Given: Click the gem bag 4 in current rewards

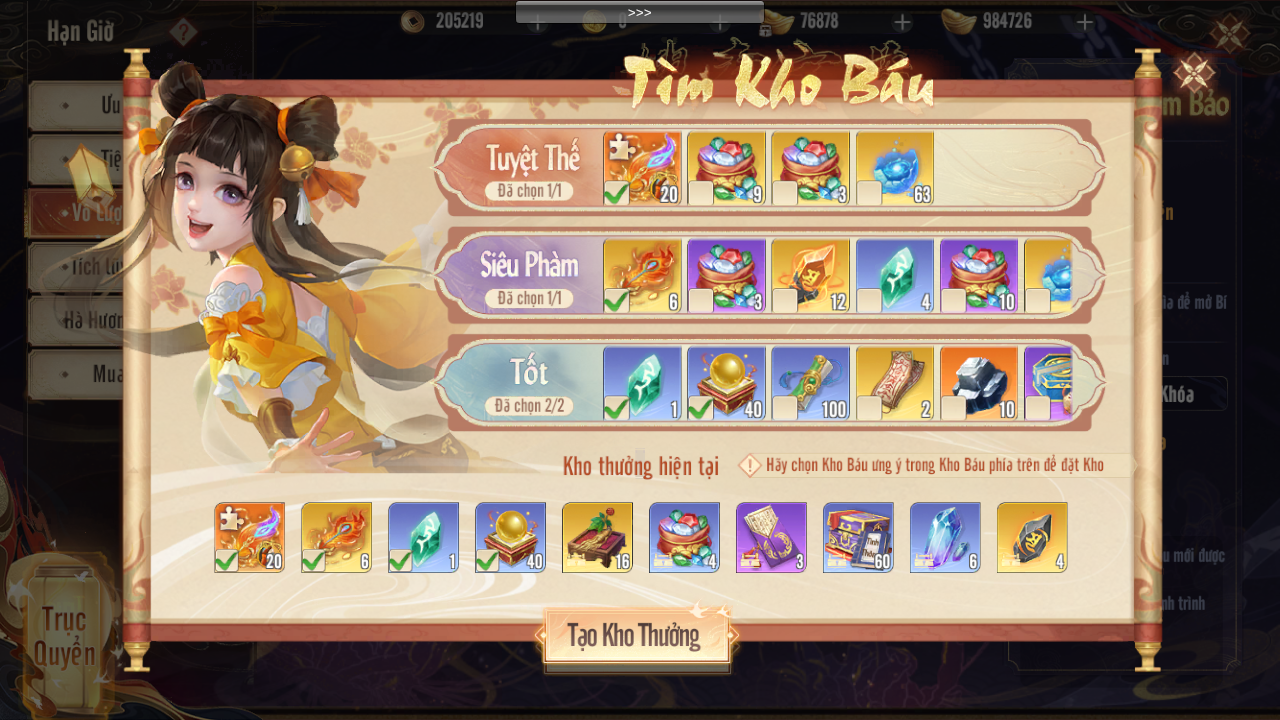Looking at the screenshot, I should point(684,537).
